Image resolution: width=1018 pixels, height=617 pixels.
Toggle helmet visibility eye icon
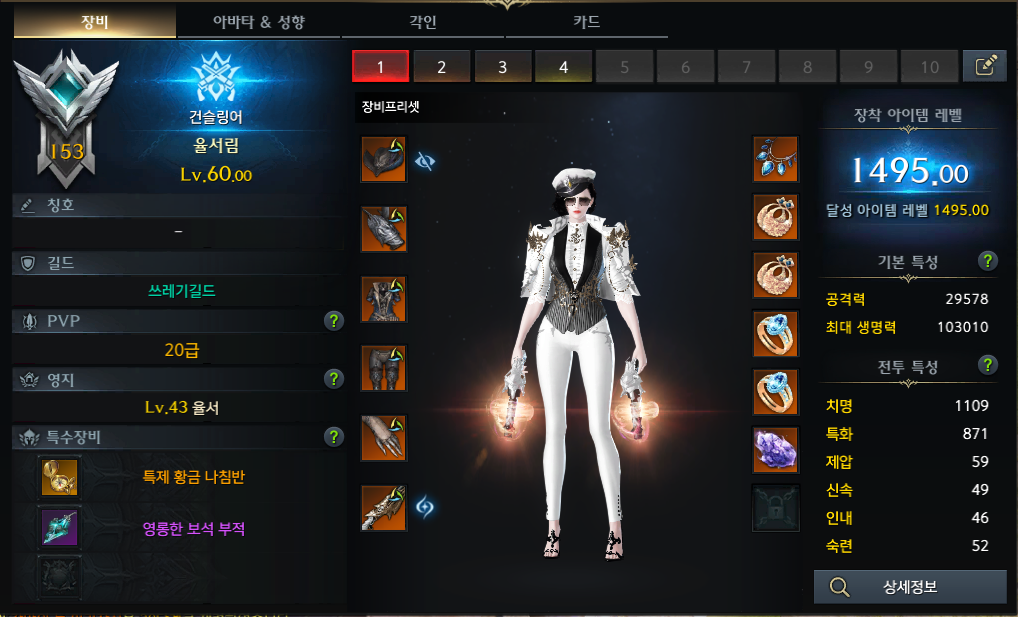[x=425, y=160]
